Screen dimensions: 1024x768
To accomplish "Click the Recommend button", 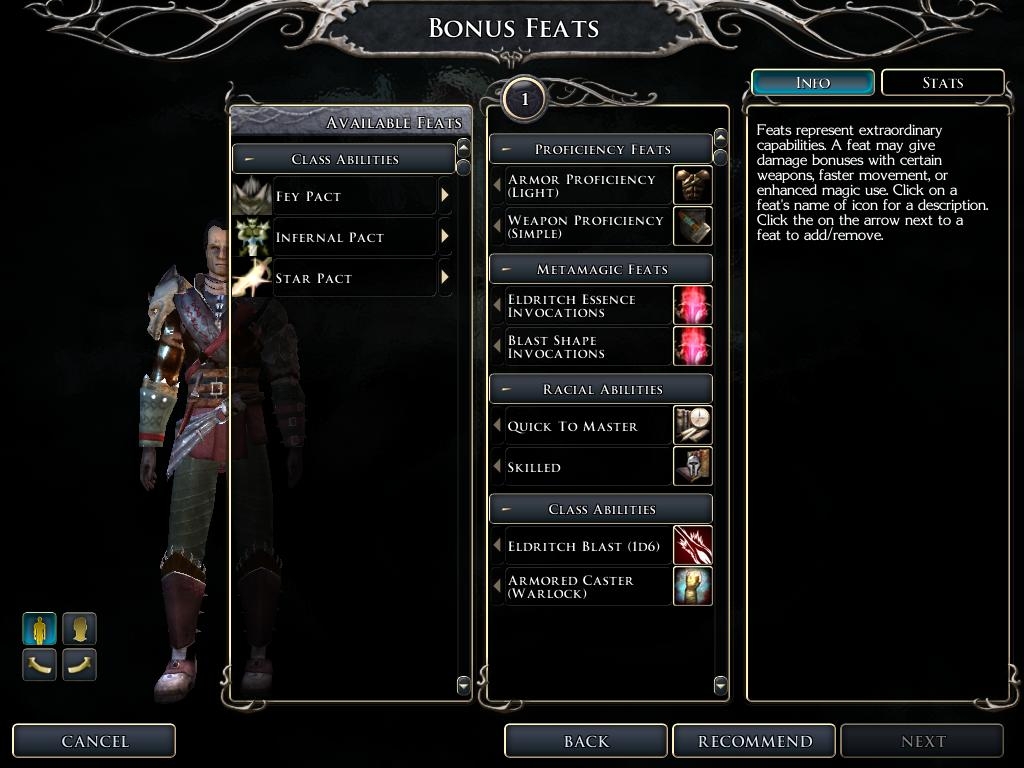I will pos(755,741).
